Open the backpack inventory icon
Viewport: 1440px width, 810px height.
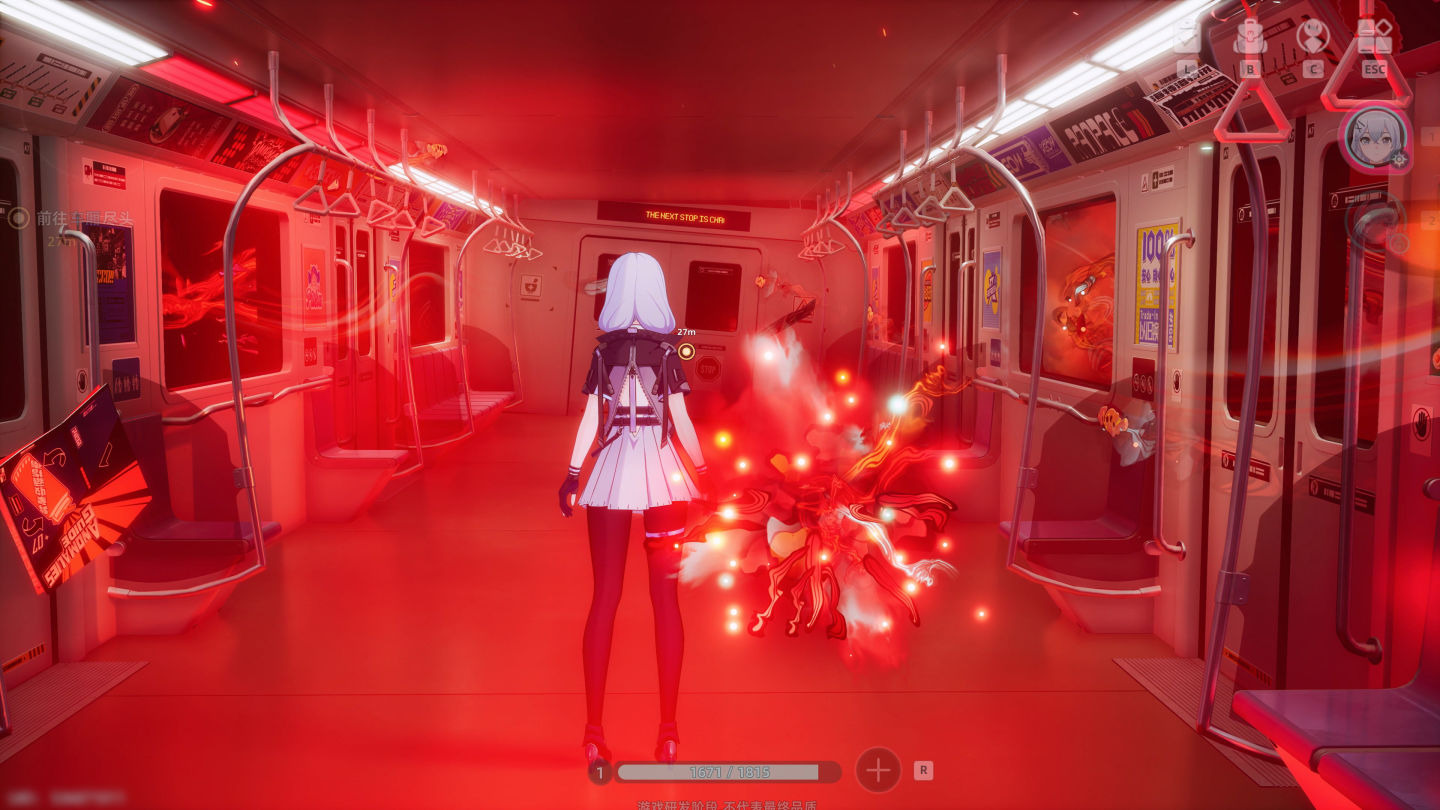pyautogui.click(x=1250, y=38)
